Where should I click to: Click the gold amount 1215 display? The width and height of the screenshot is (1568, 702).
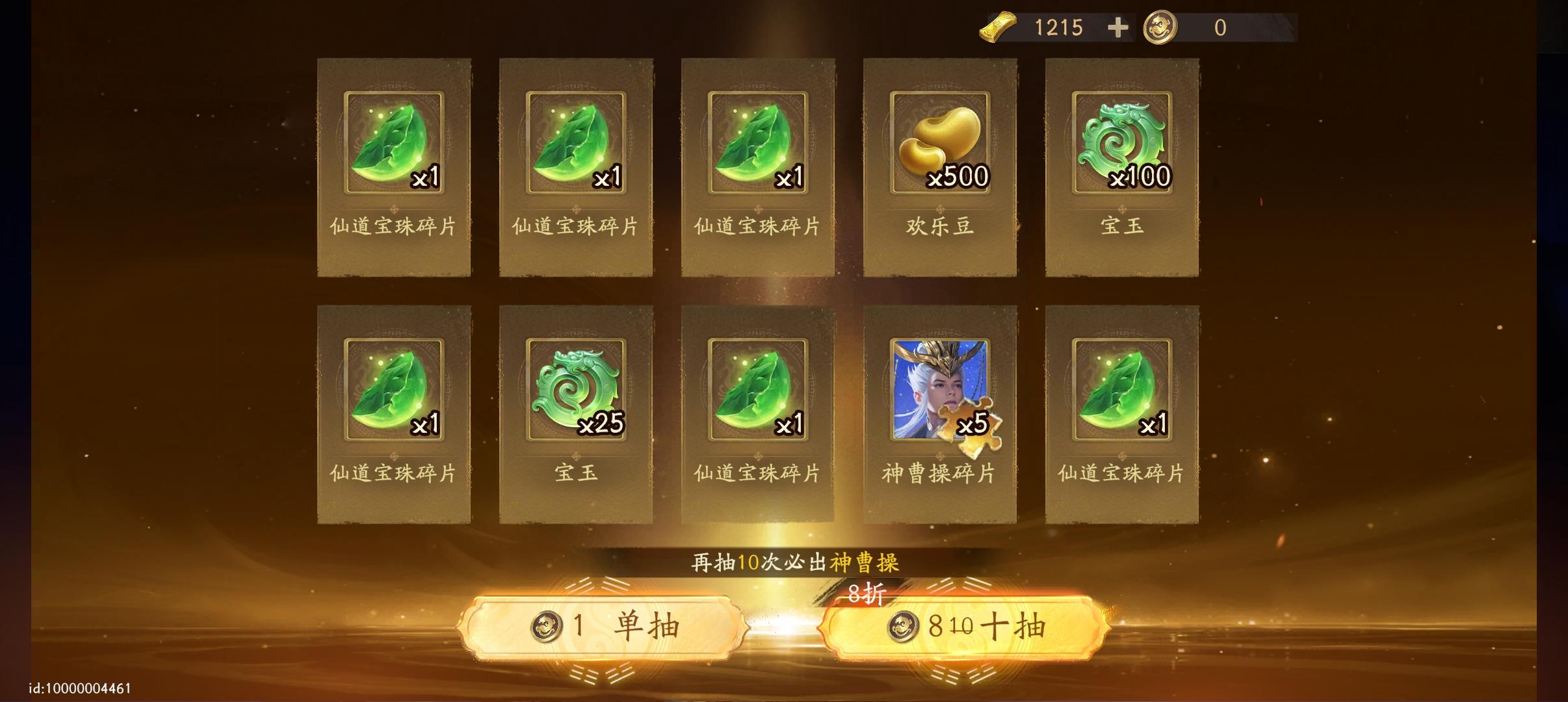(1059, 27)
